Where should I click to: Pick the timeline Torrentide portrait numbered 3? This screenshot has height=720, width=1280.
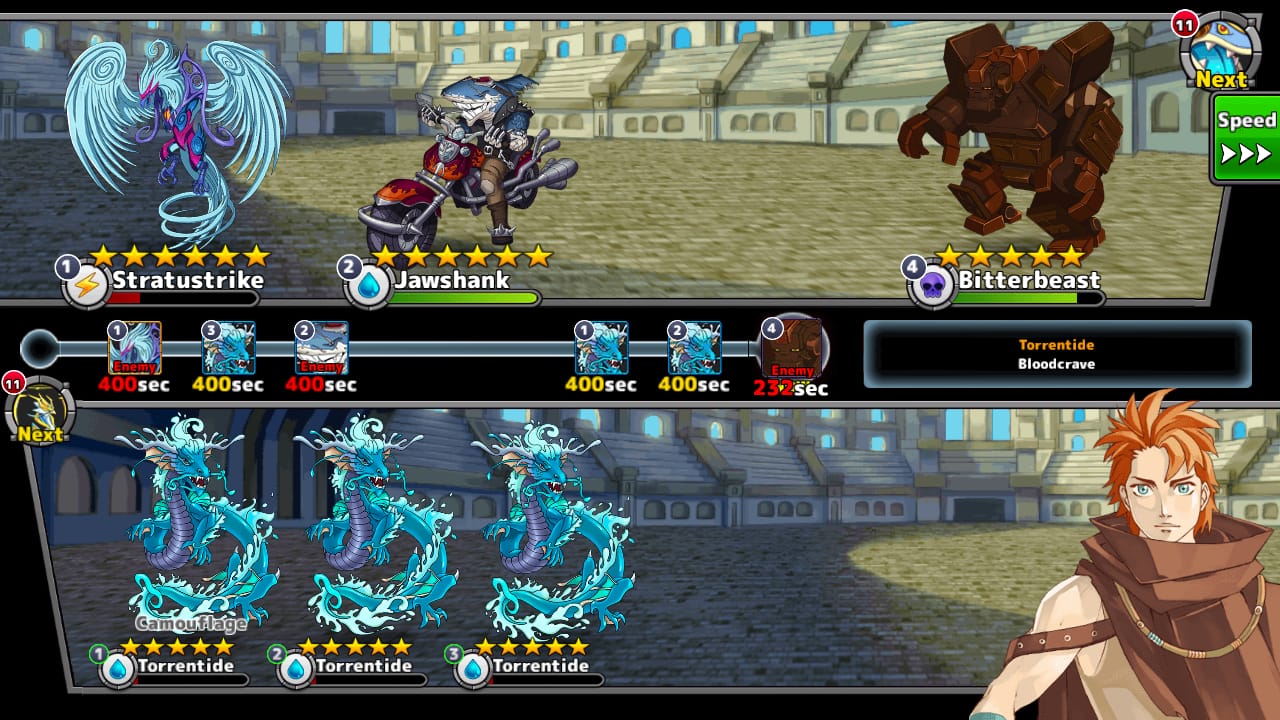(228, 348)
